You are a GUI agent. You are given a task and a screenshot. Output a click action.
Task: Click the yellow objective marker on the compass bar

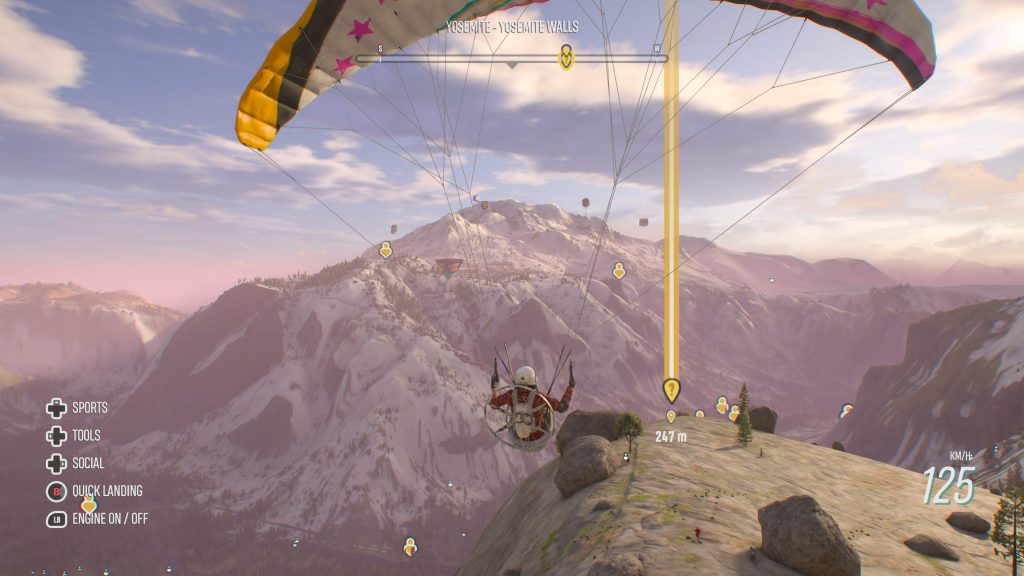[x=566, y=56]
